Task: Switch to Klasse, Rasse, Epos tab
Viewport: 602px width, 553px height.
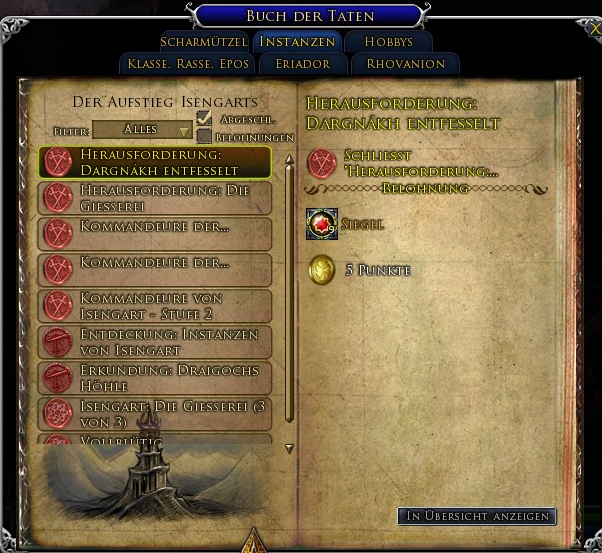Action: click(184, 64)
